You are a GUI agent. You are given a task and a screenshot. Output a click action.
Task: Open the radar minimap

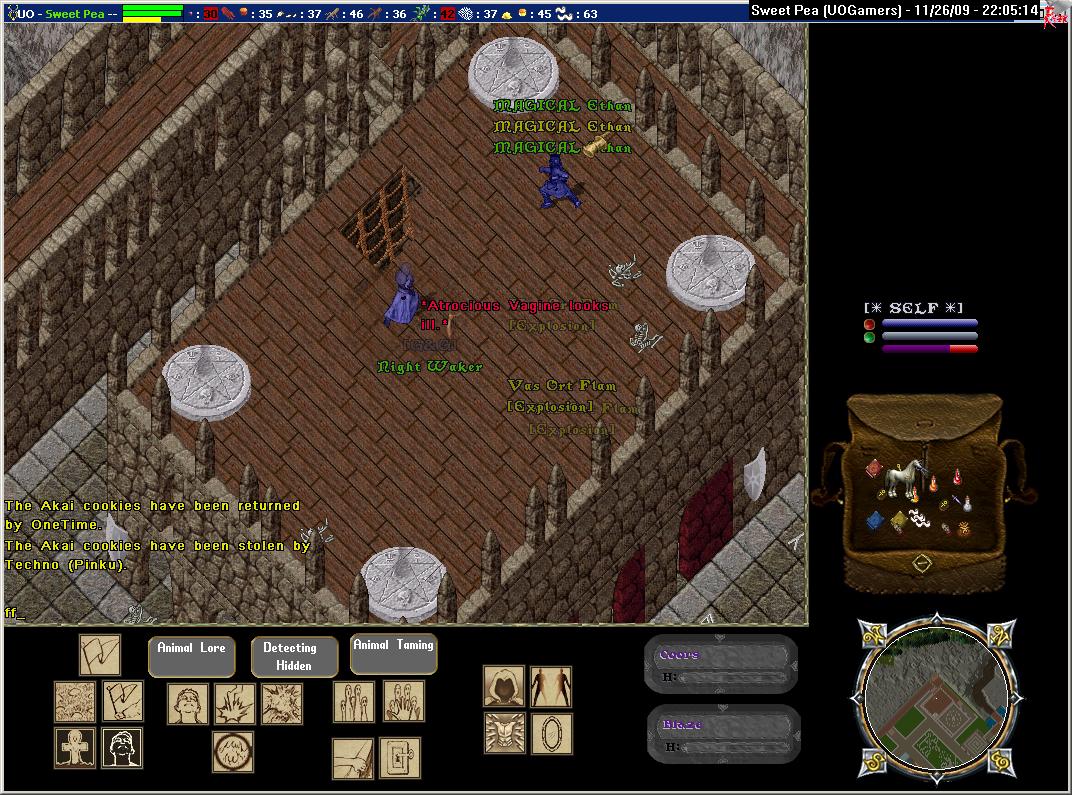[x=937, y=698]
